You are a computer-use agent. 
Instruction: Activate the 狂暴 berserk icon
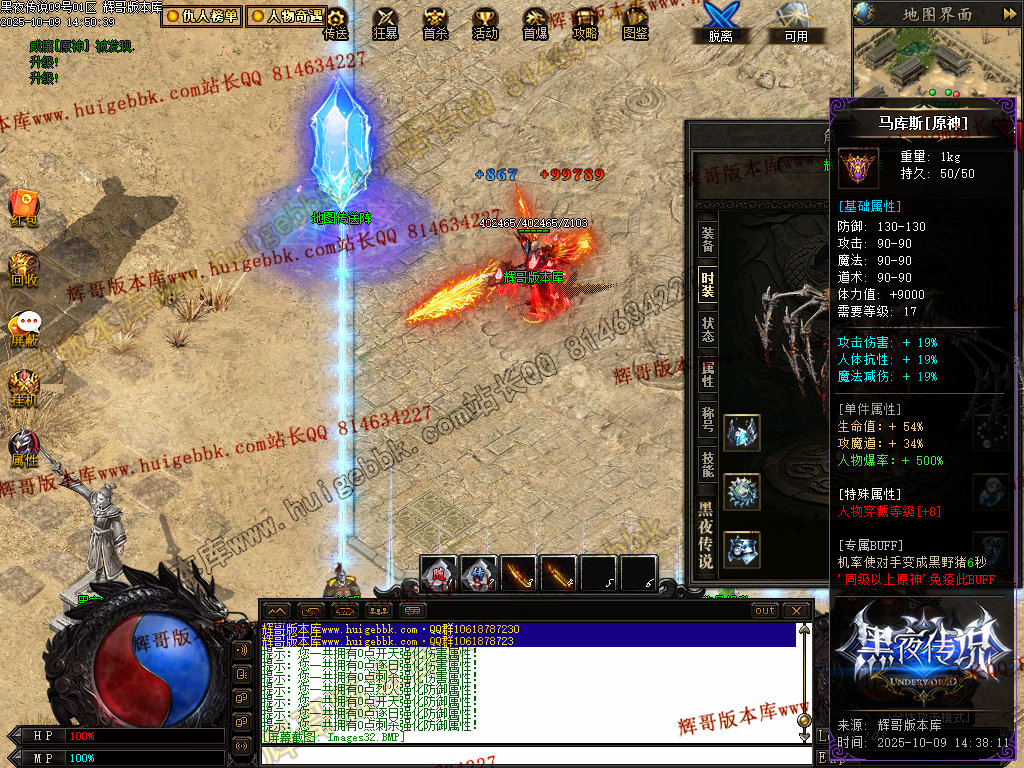[x=385, y=22]
